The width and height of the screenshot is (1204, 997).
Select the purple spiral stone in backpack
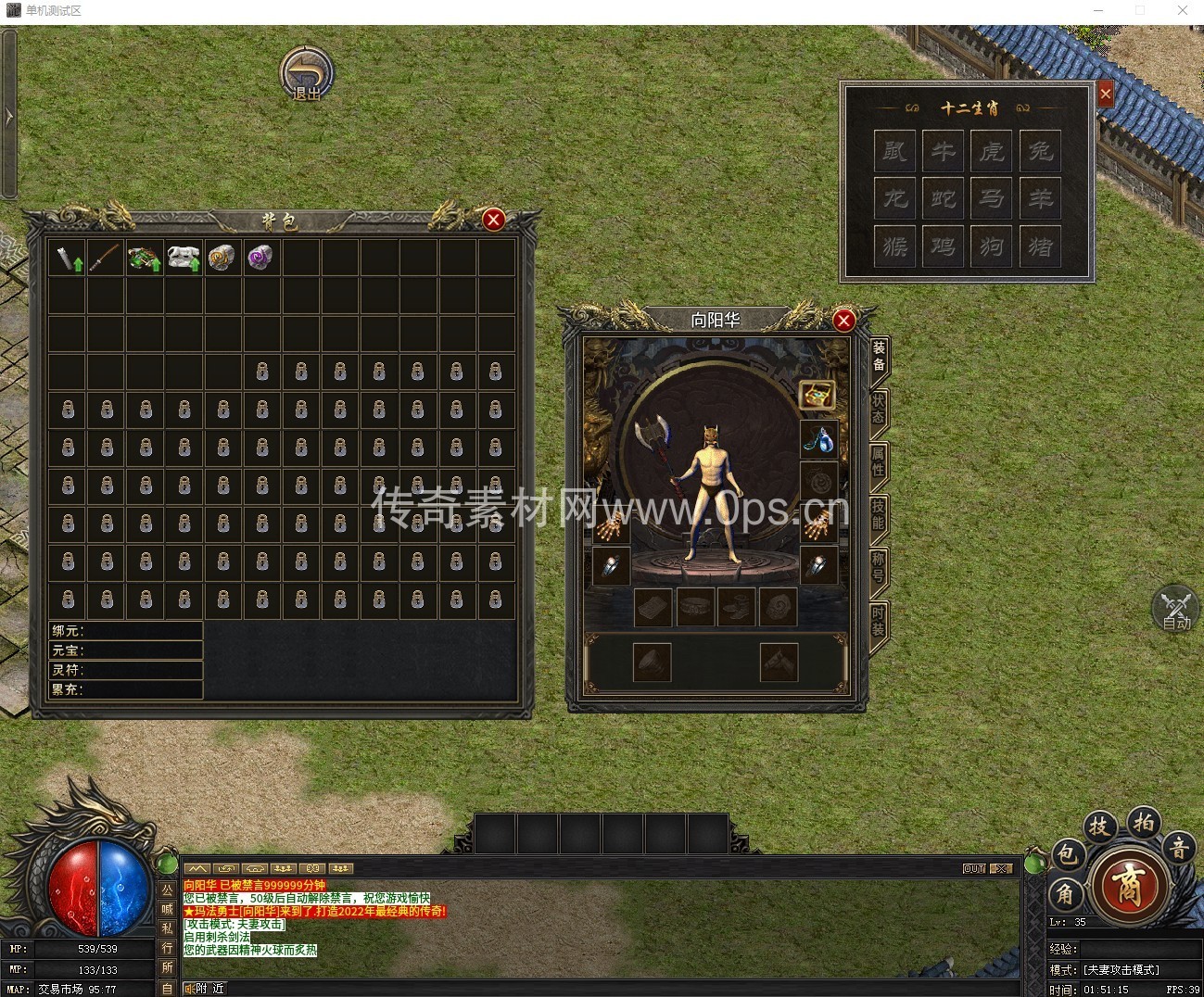[260, 257]
